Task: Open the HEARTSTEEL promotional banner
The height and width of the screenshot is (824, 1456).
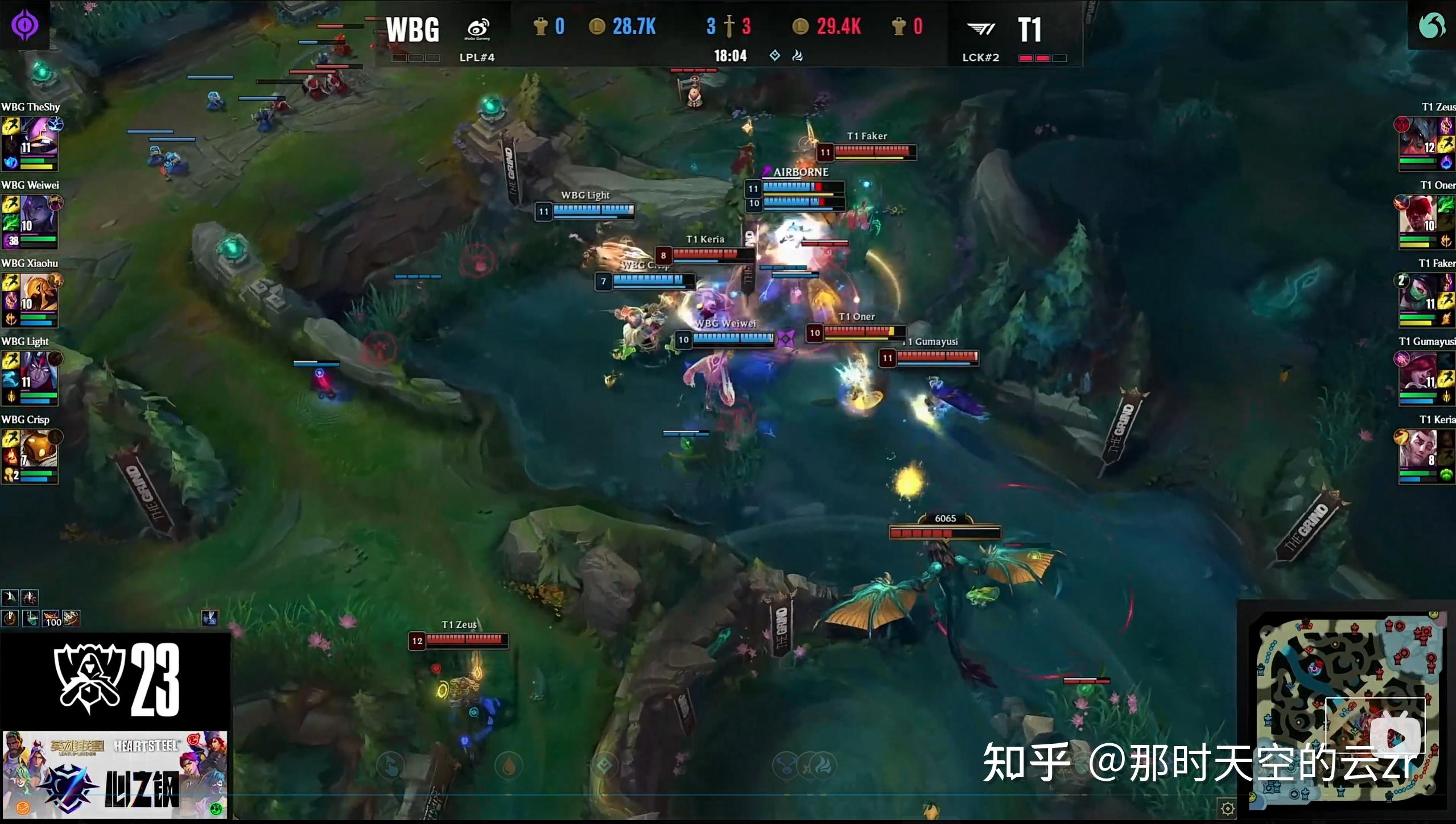Action: click(115, 775)
